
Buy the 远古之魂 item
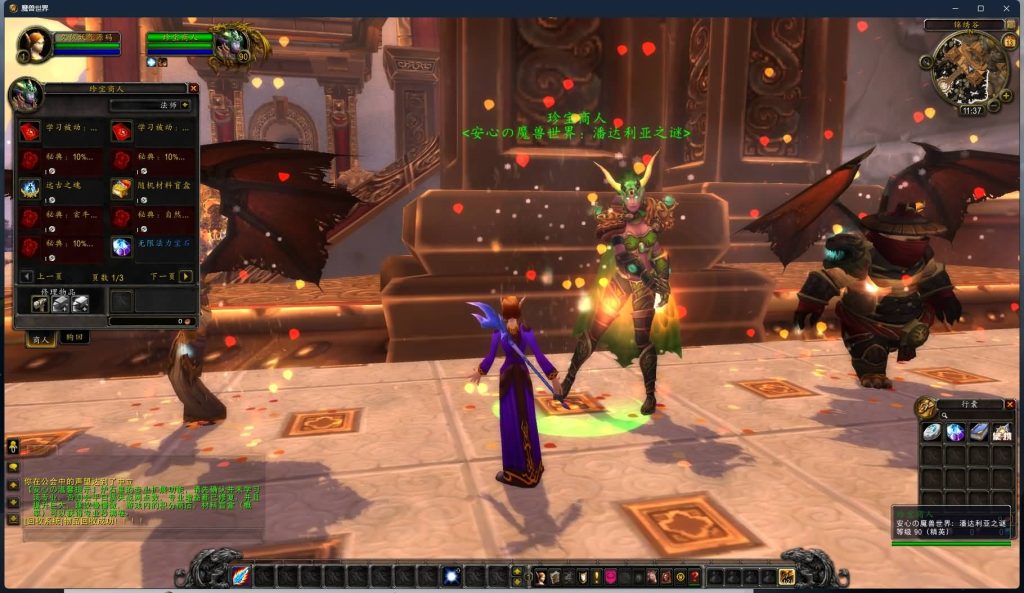tap(31, 188)
